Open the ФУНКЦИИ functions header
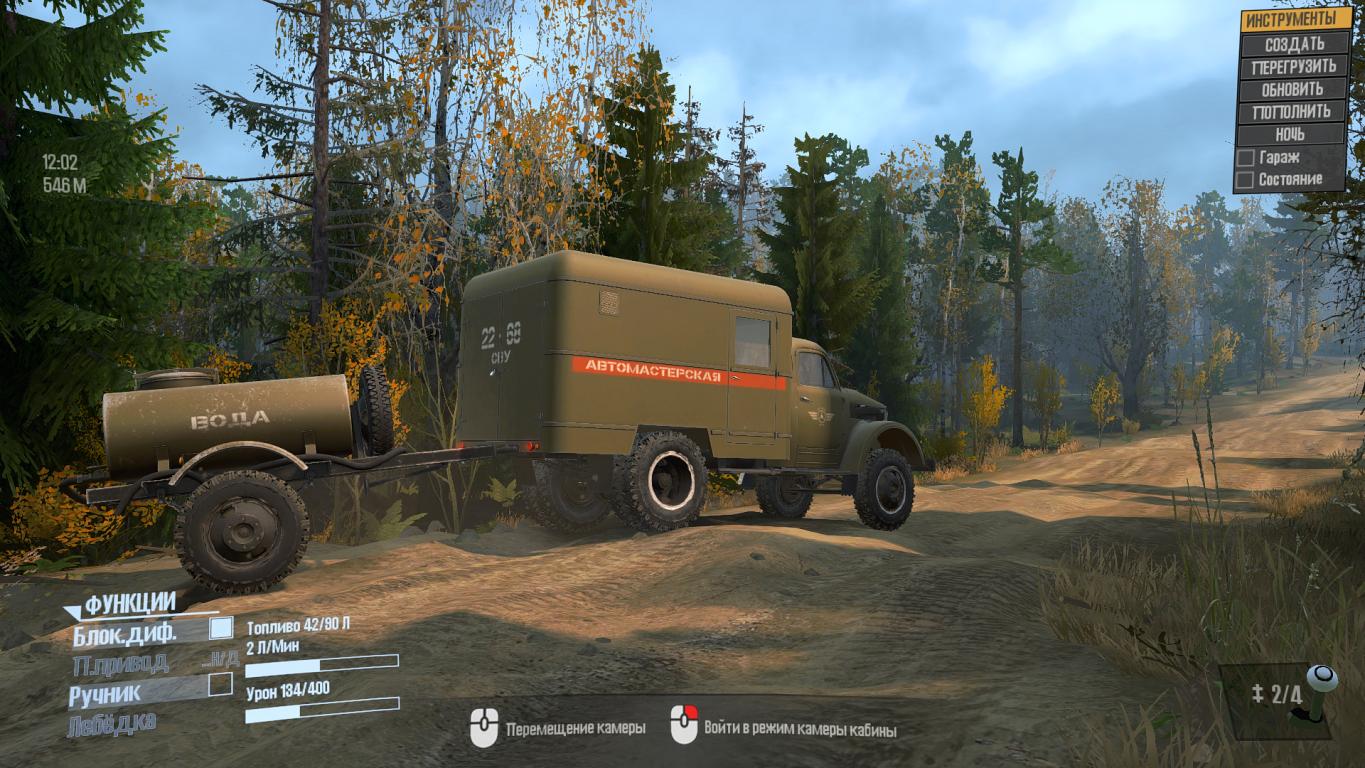Screen dimensions: 1365x768 (x=130, y=603)
